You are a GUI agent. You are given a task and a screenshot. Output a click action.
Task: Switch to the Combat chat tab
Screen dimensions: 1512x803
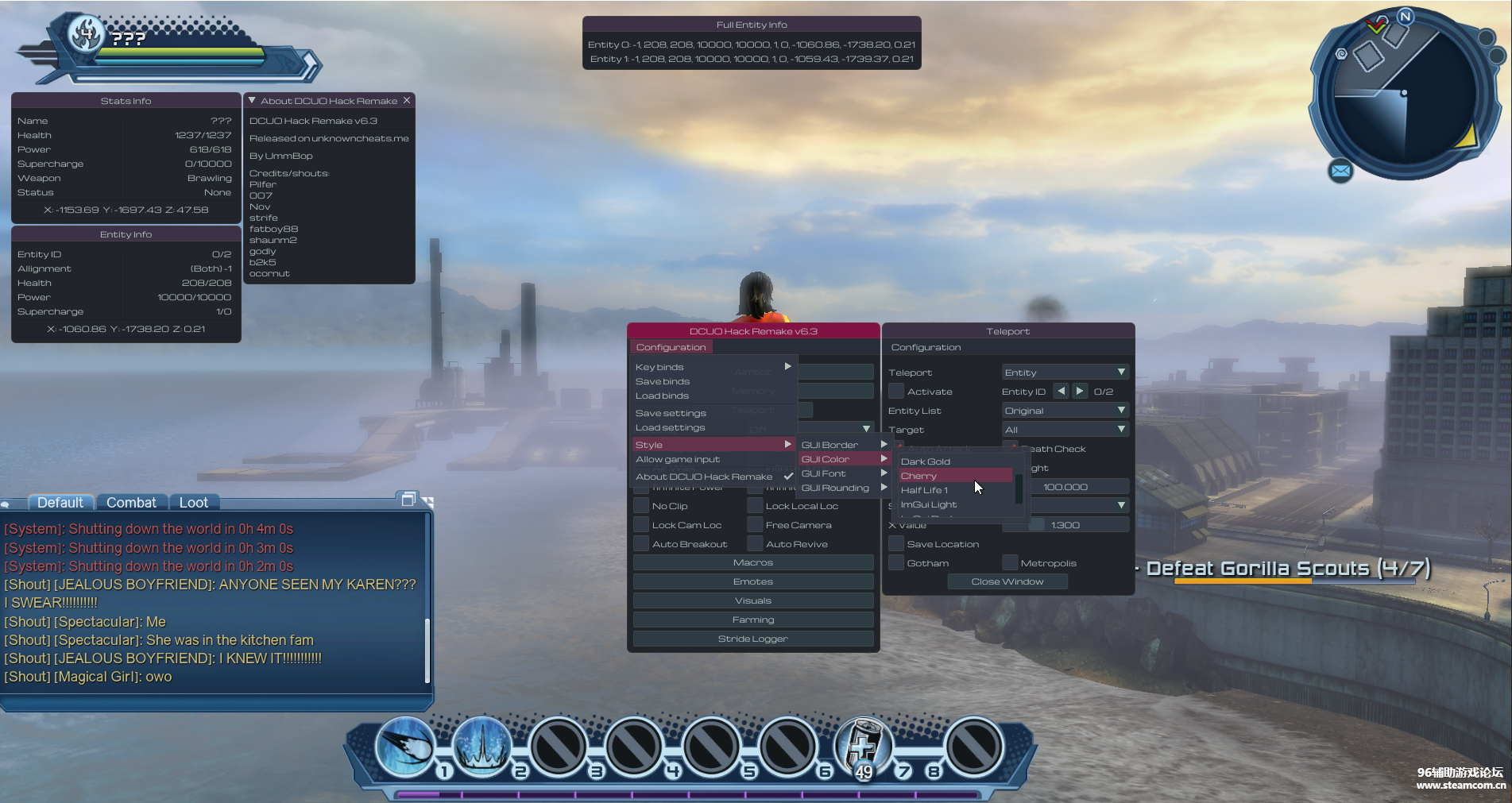point(131,503)
